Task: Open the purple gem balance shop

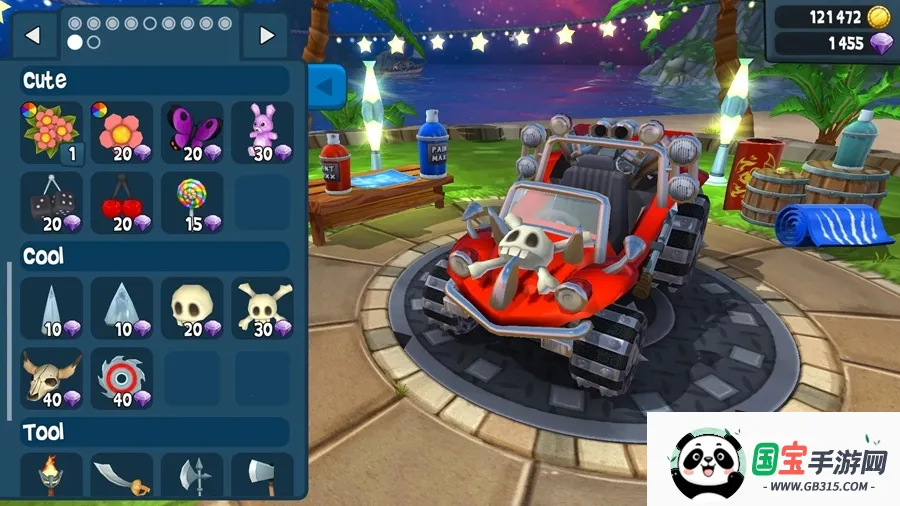Action: (832, 44)
